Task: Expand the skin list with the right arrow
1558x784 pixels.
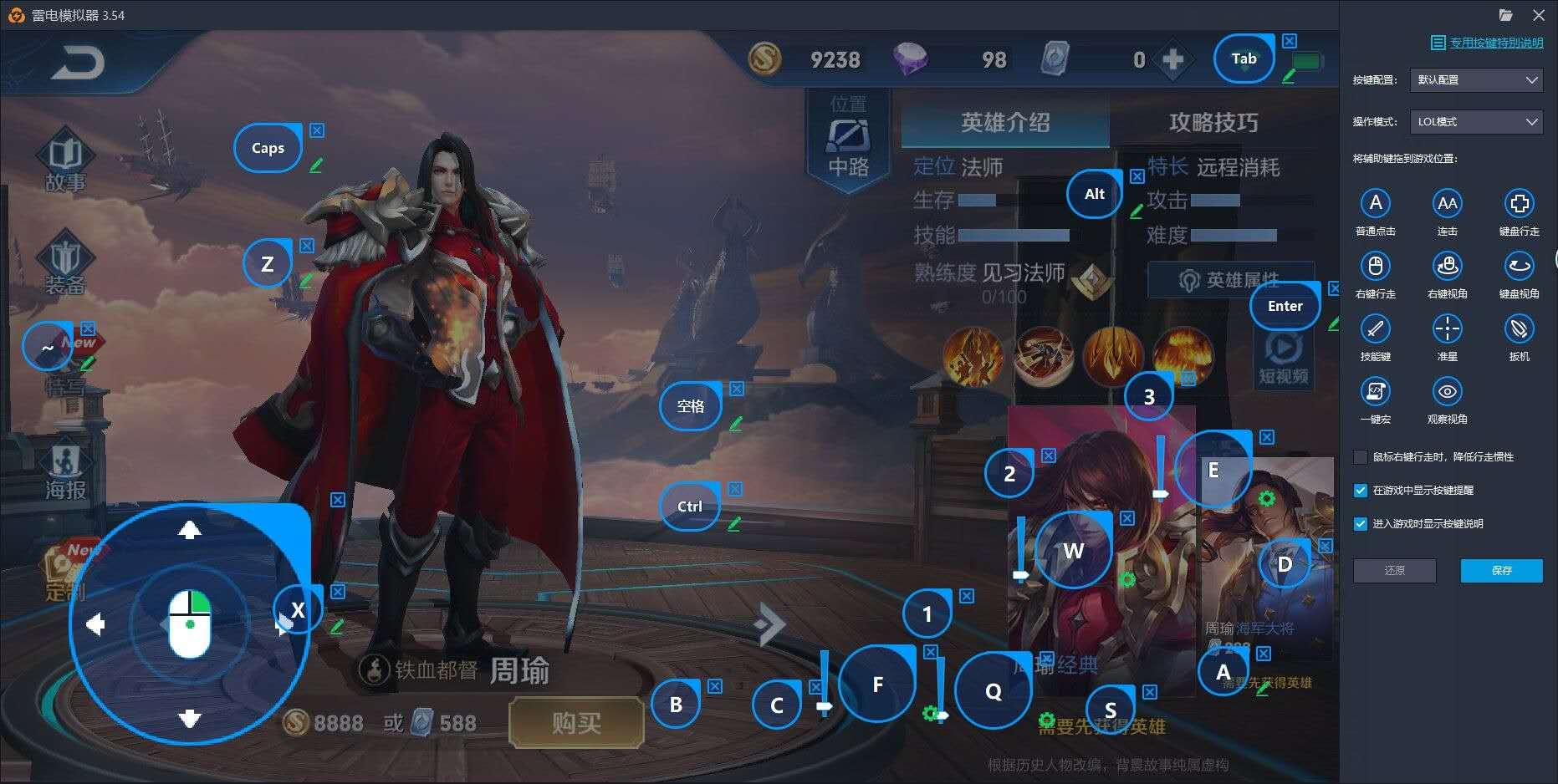Action: pos(769,622)
